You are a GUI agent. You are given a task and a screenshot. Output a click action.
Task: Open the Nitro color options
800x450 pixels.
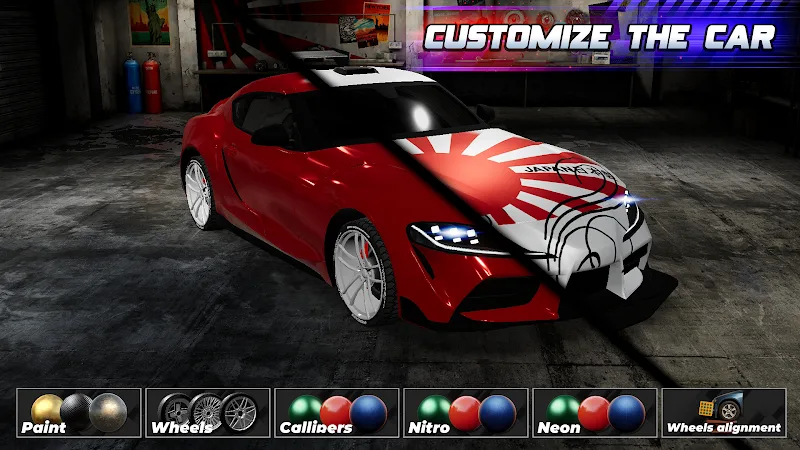tap(466, 413)
